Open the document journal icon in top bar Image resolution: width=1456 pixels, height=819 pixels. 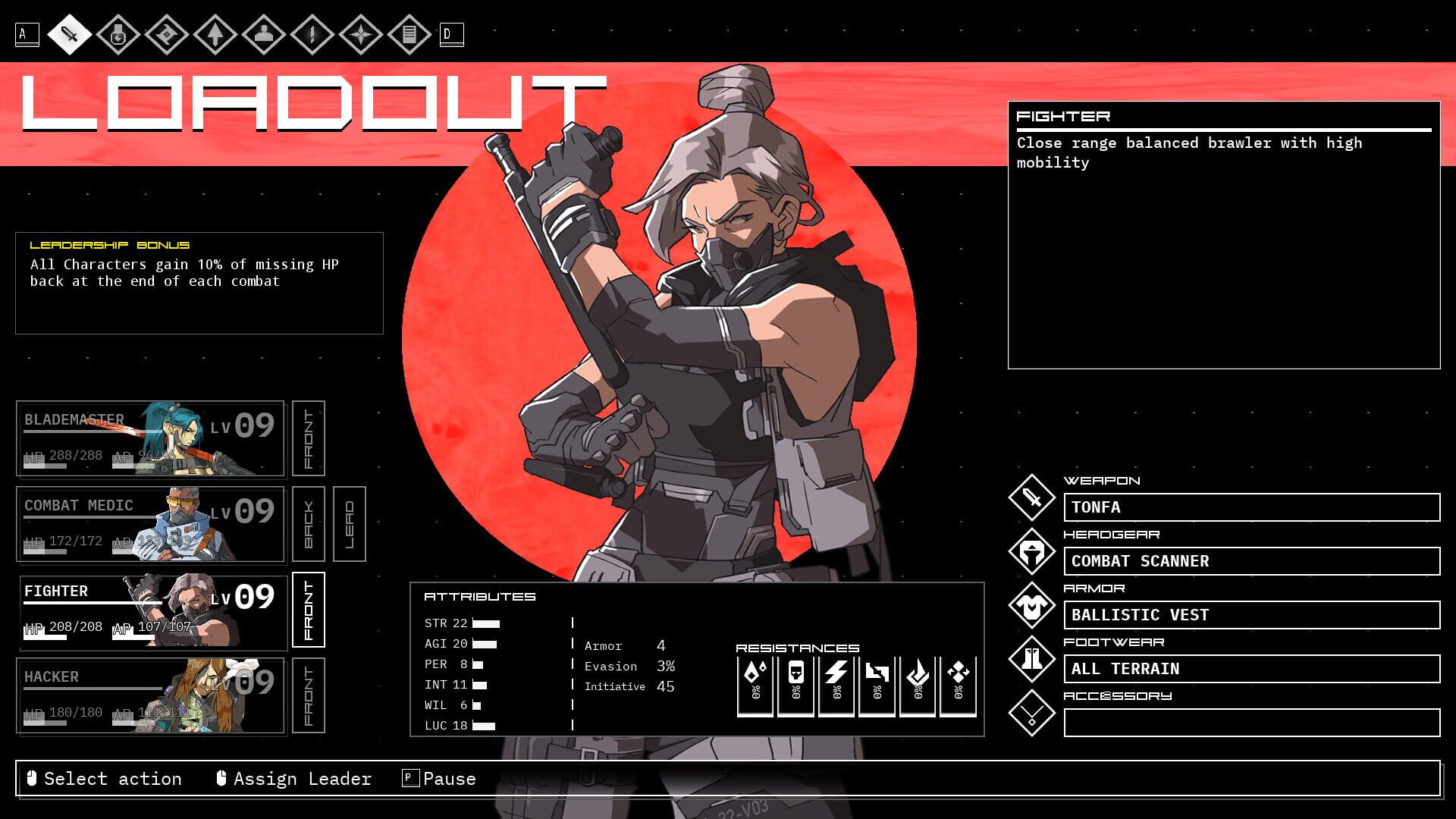click(x=409, y=34)
